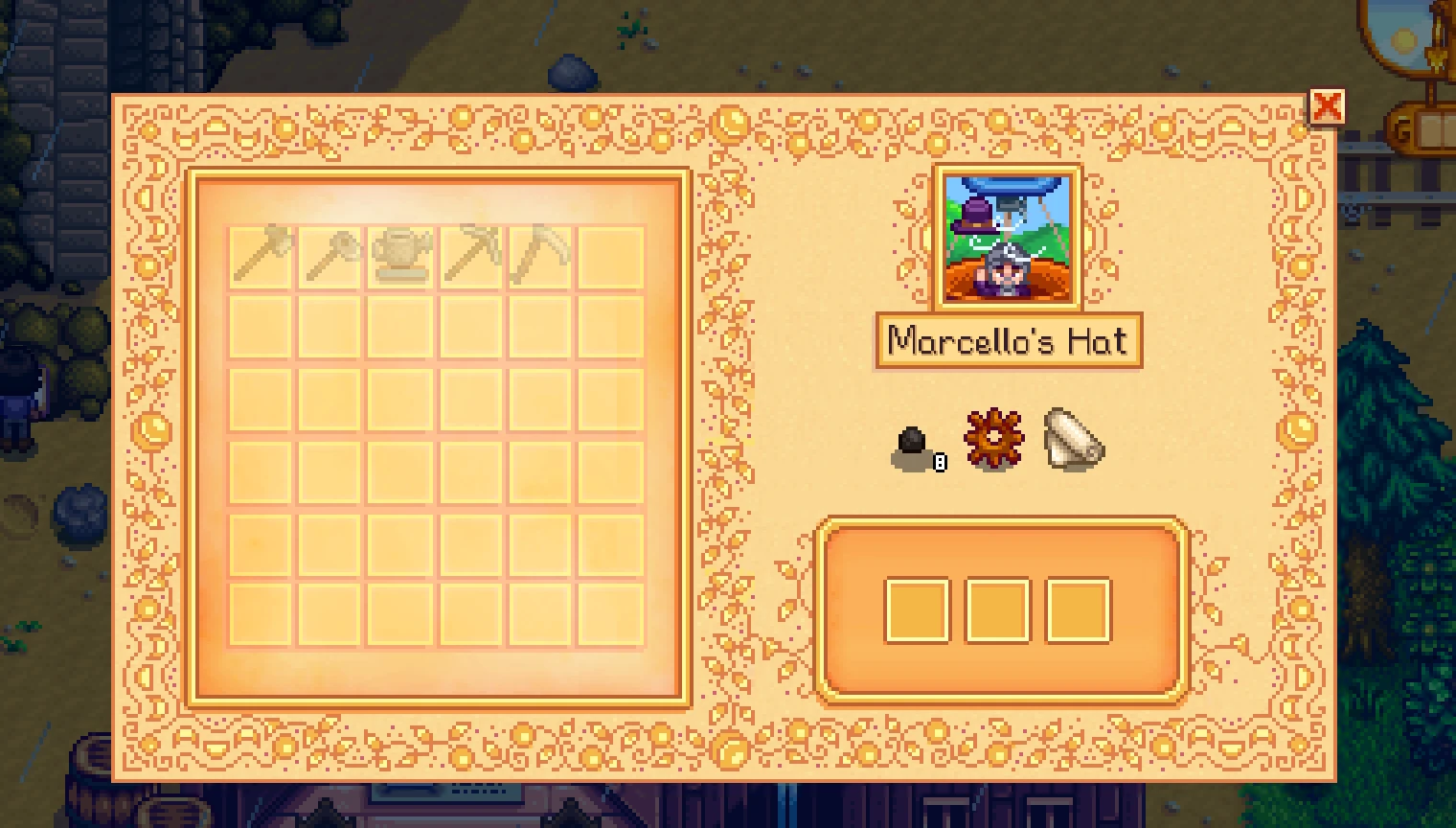The width and height of the screenshot is (1456, 828).
Task: Click the Watering Can icon
Action: [x=399, y=257]
